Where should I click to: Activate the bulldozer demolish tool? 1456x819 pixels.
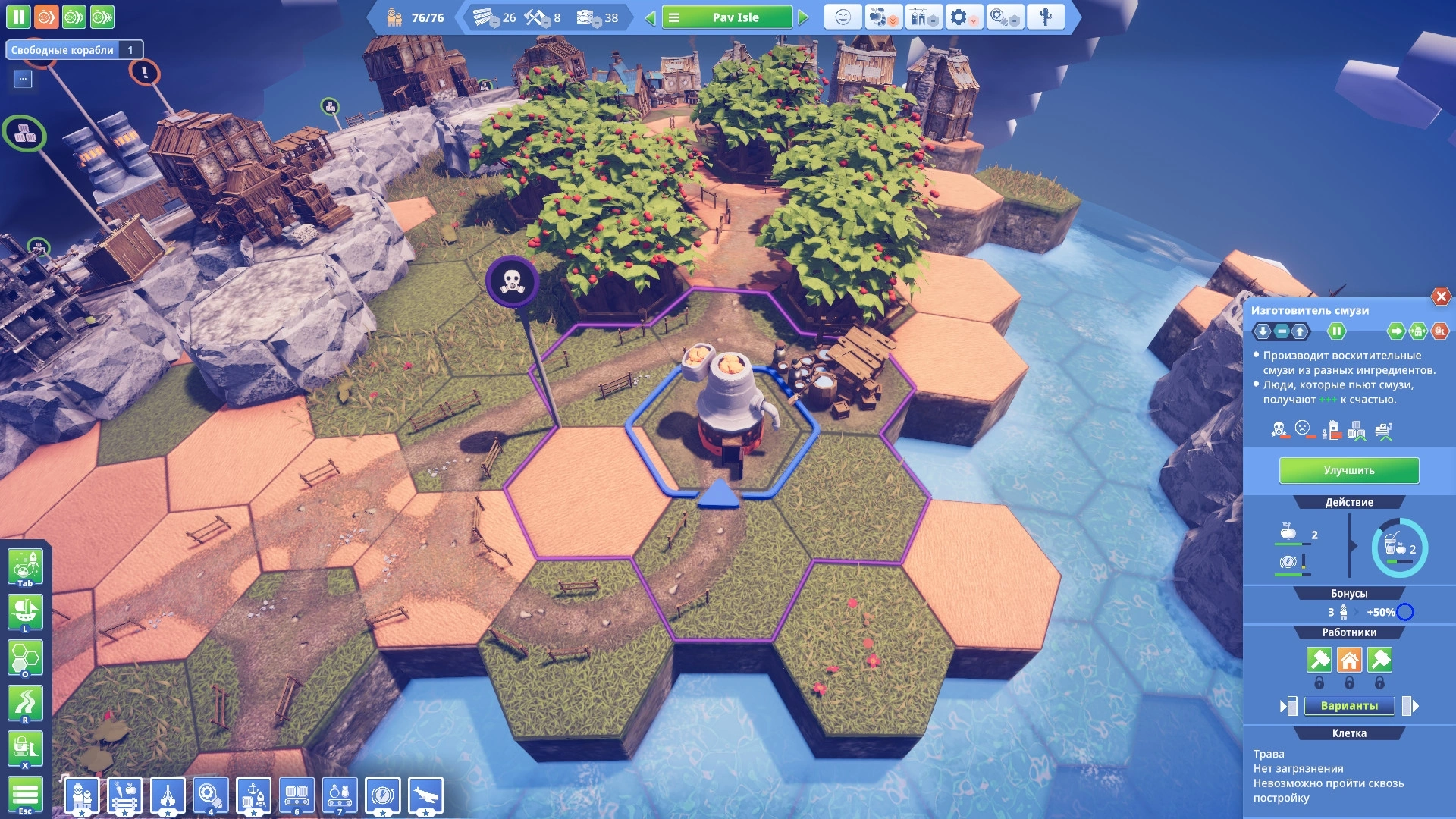coord(25,748)
